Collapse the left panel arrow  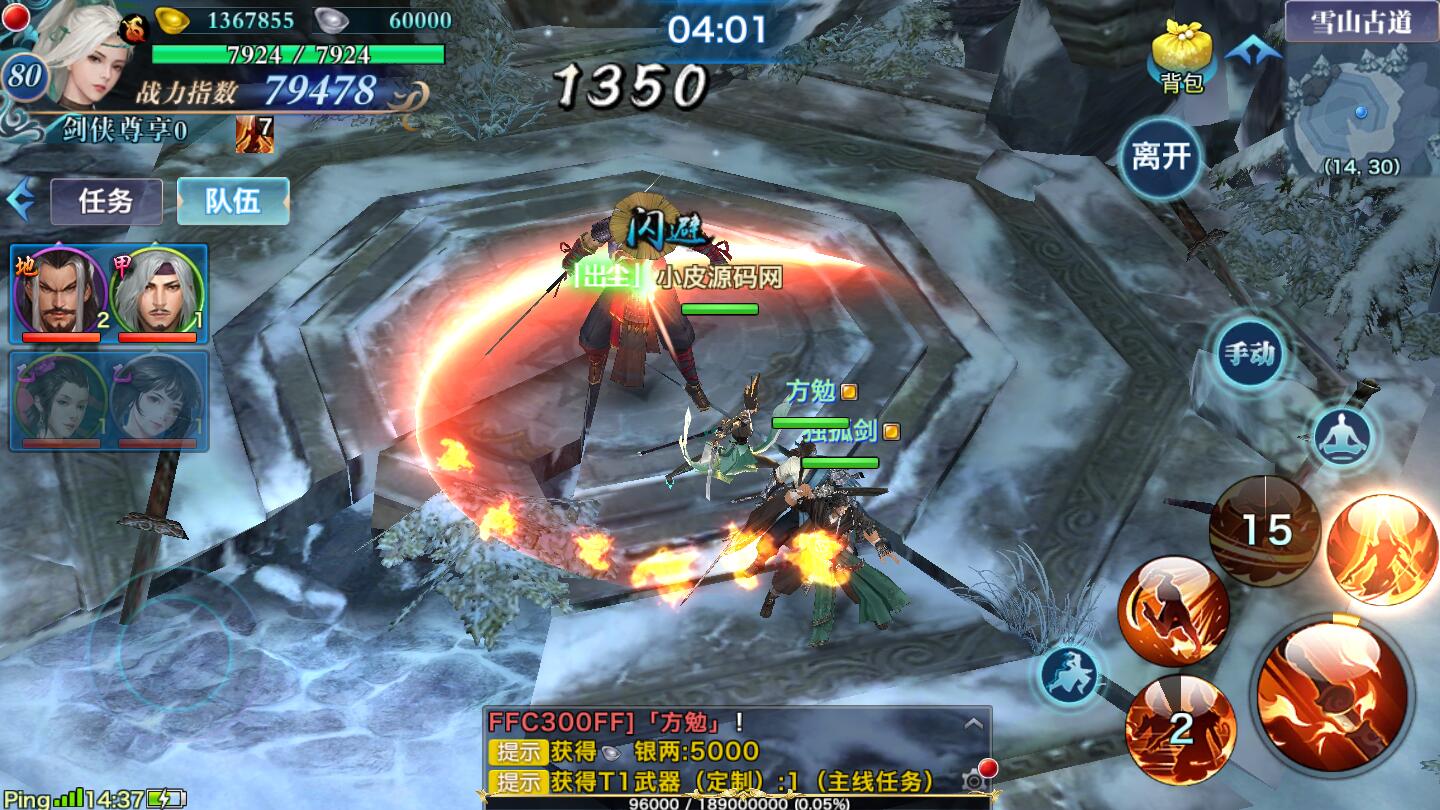click(20, 201)
